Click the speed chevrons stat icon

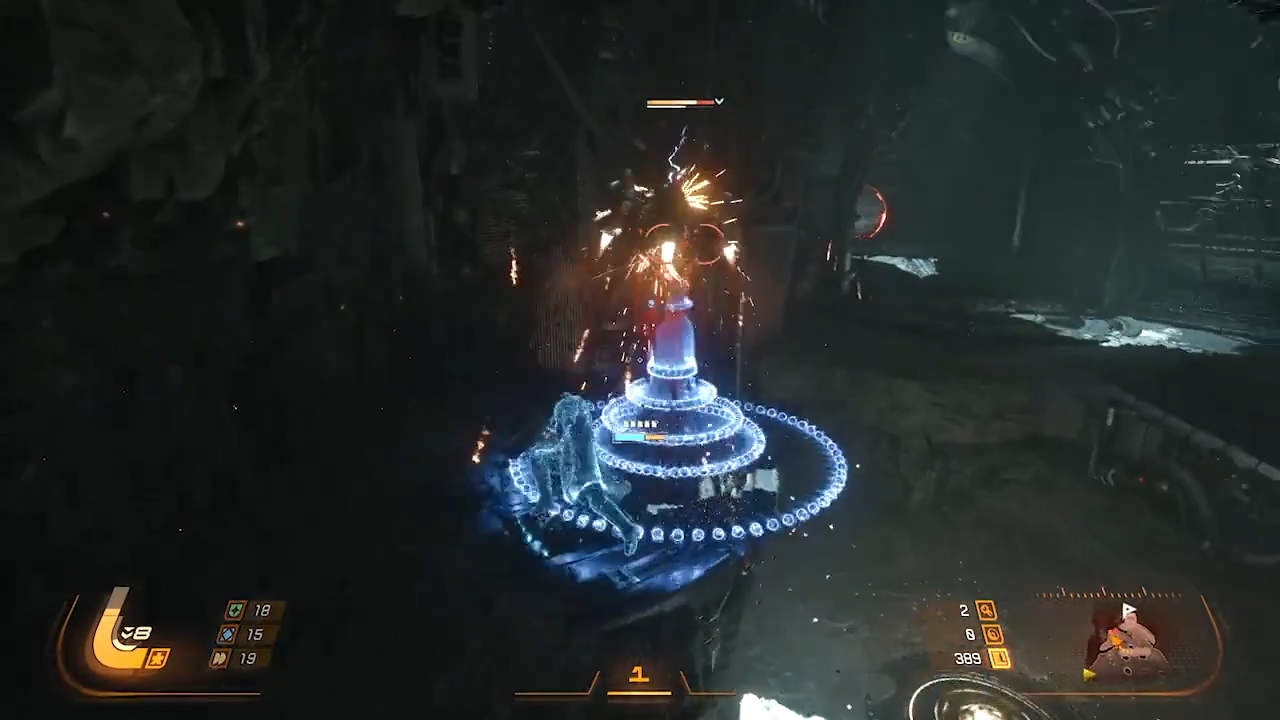(220, 658)
